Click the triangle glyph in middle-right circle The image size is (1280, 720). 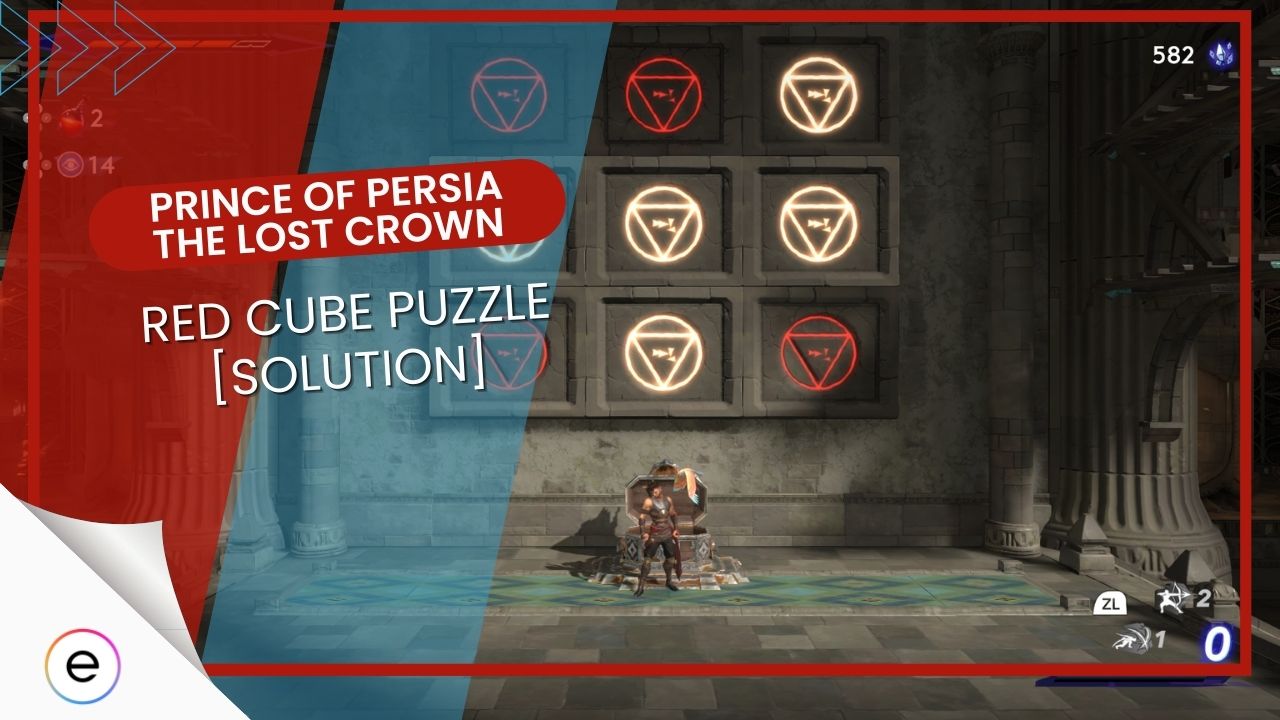820,222
